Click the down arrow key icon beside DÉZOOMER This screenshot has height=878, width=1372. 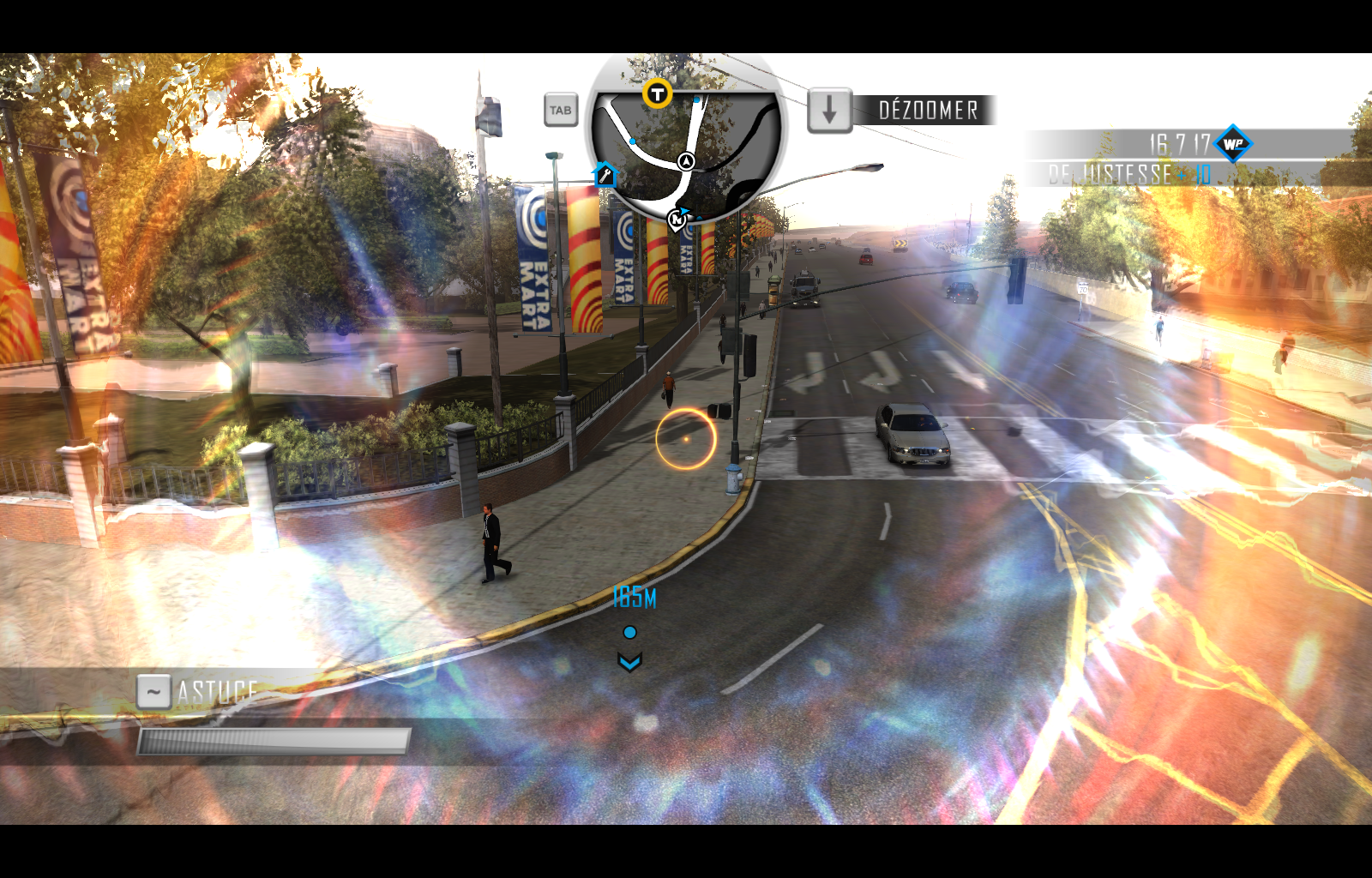(828, 110)
